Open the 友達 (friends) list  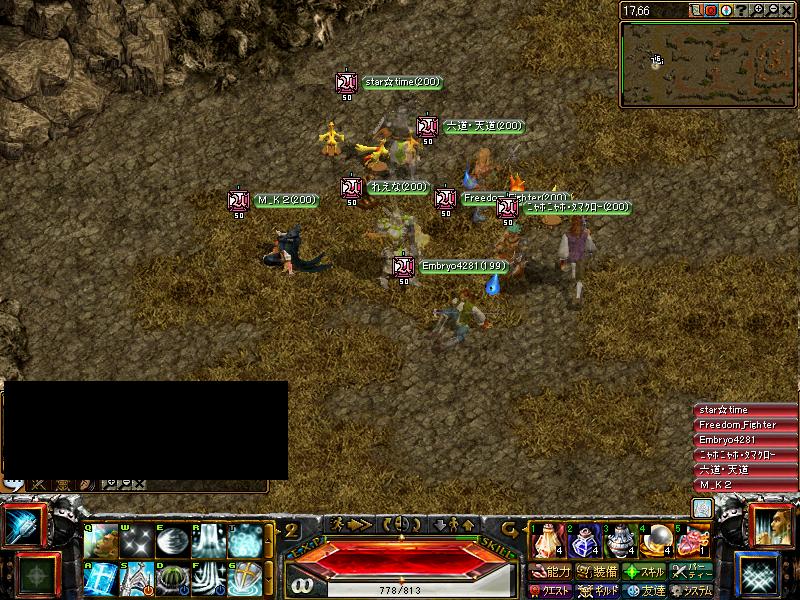click(644, 591)
